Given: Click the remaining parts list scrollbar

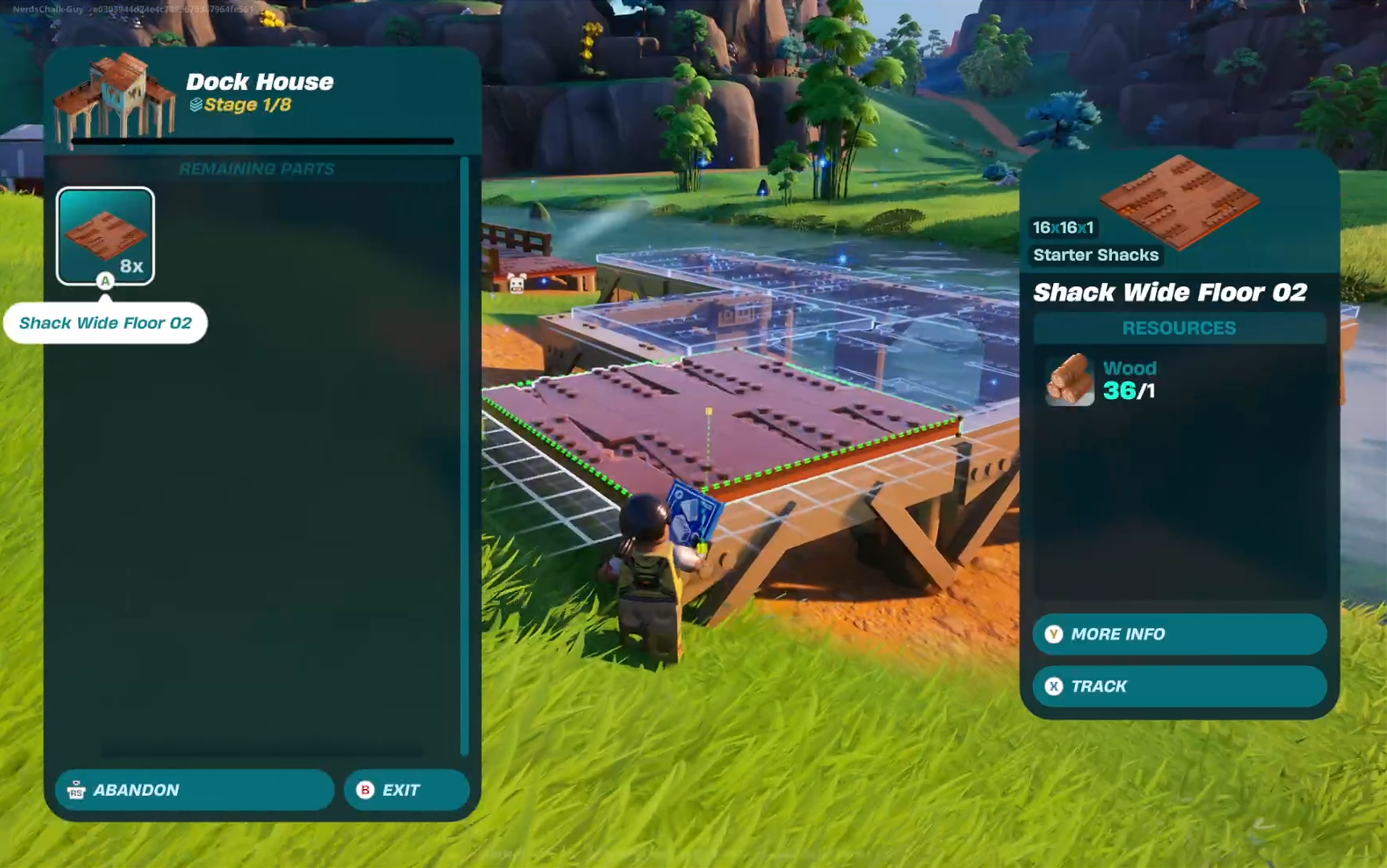Looking at the screenshot, I should [x=464, y=455].
